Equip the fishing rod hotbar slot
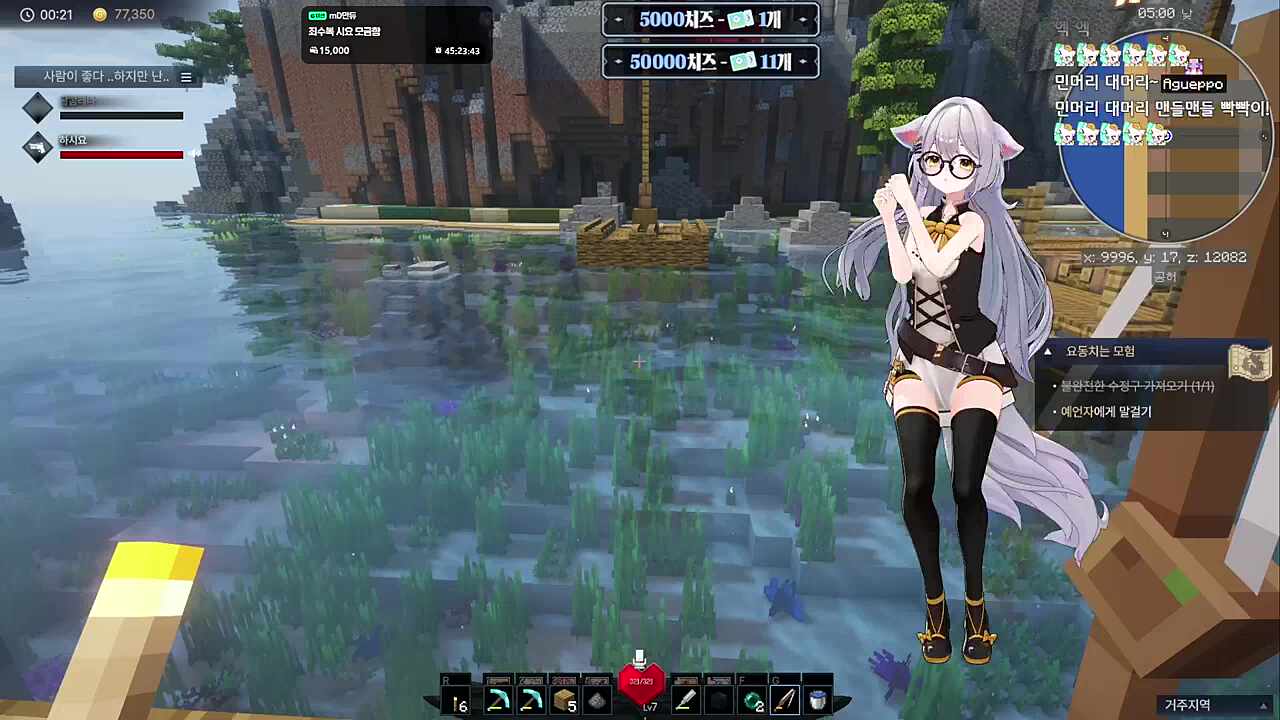 pyautogui.click(x=785, y=701)
